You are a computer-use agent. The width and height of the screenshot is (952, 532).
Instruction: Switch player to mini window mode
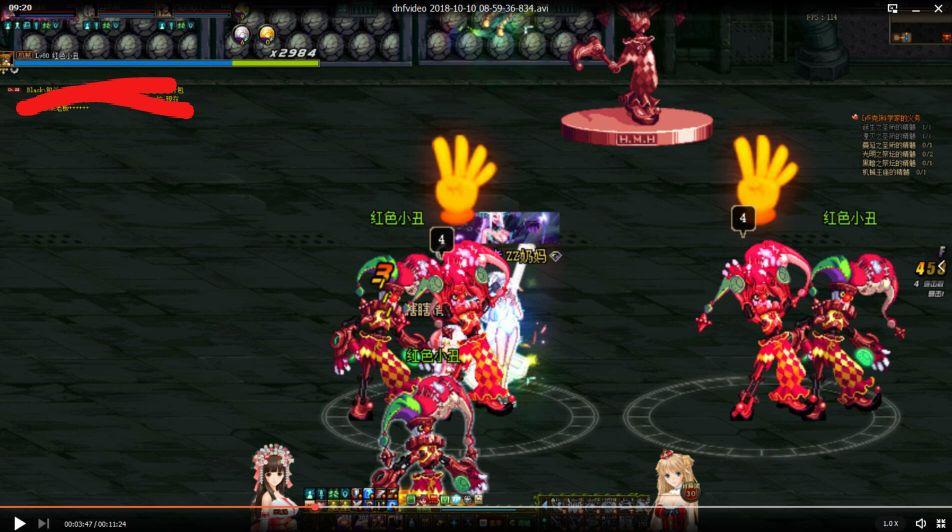click(x=892, y=8)
